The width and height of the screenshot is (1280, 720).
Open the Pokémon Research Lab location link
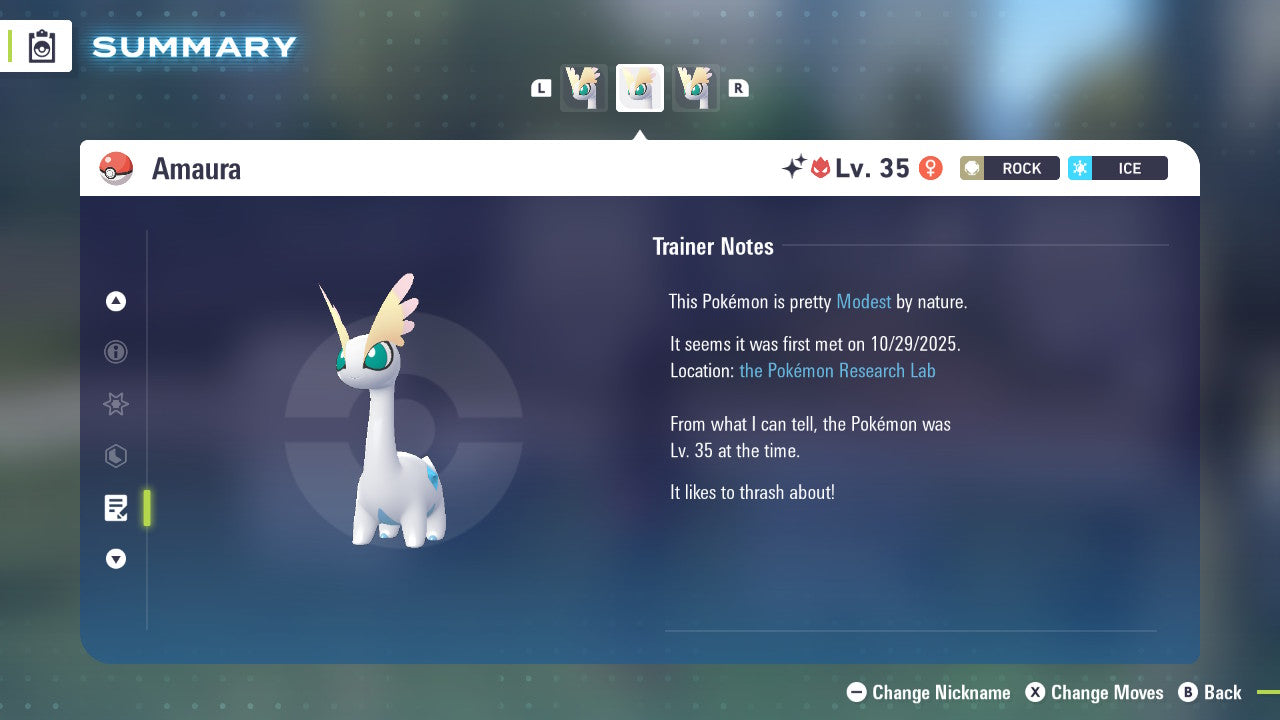point(838,371)
